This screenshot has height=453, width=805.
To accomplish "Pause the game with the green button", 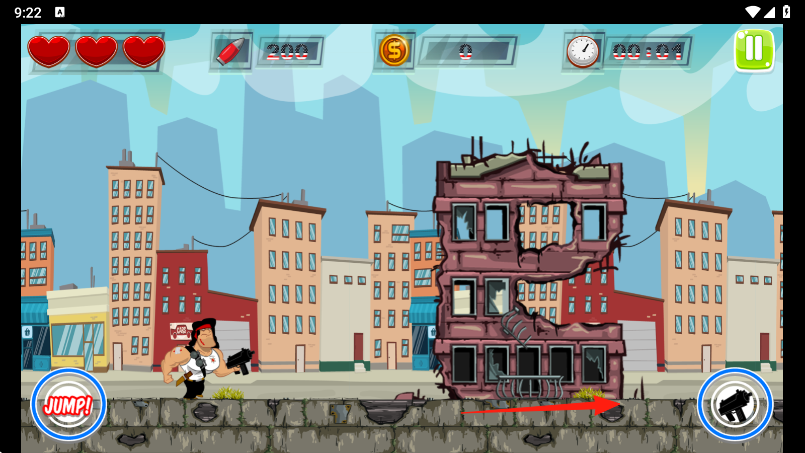I will 754,50.
